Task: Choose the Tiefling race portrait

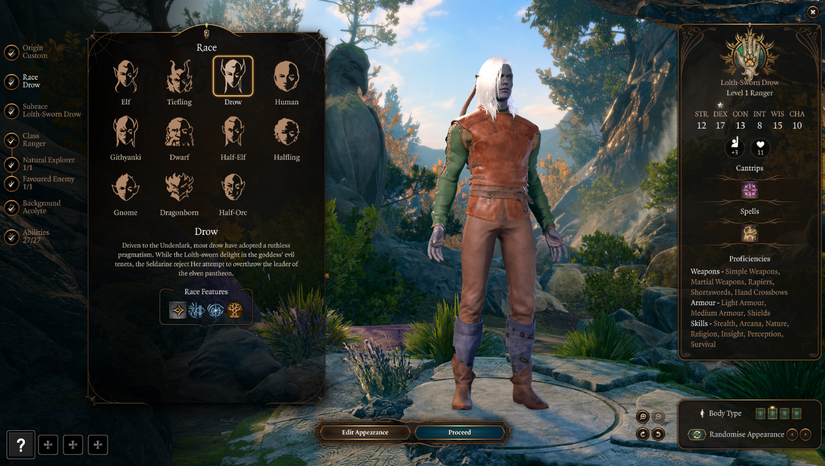Action: [x=179, y=76]
